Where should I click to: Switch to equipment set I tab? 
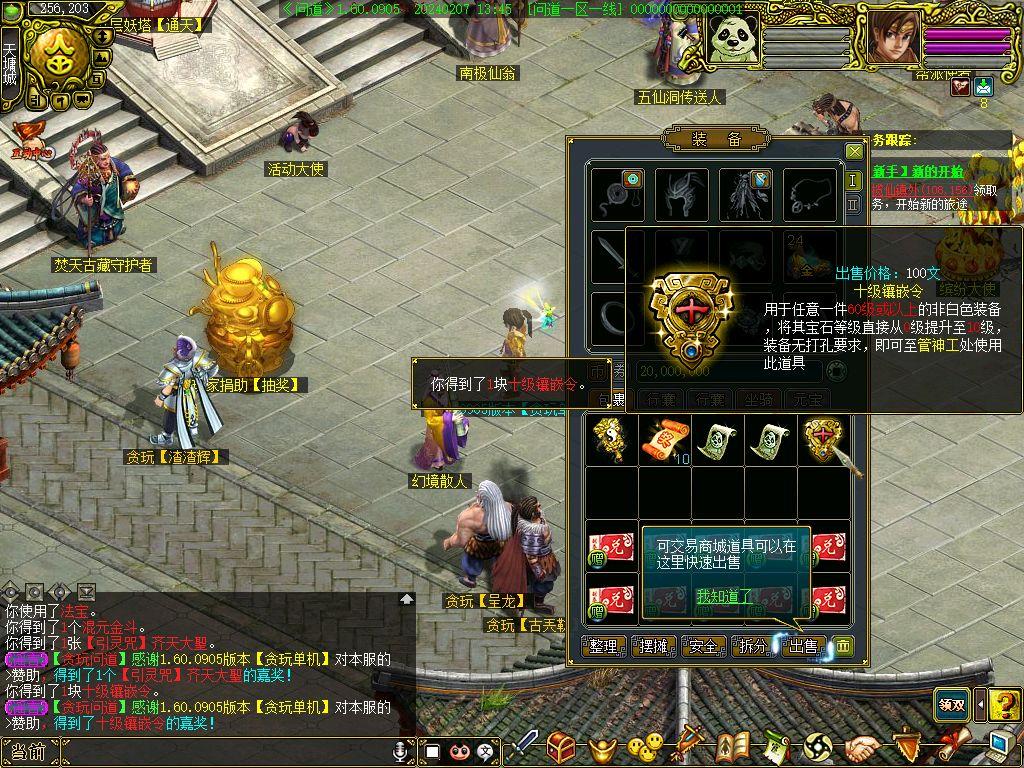(x=853, y=181)
